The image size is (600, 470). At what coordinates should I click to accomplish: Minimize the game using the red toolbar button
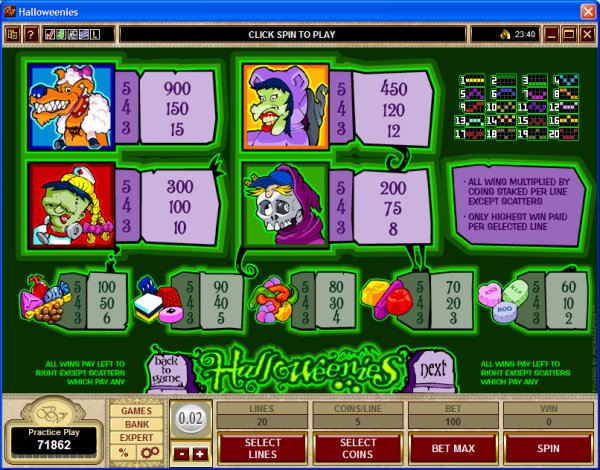(x=549, y=34)
